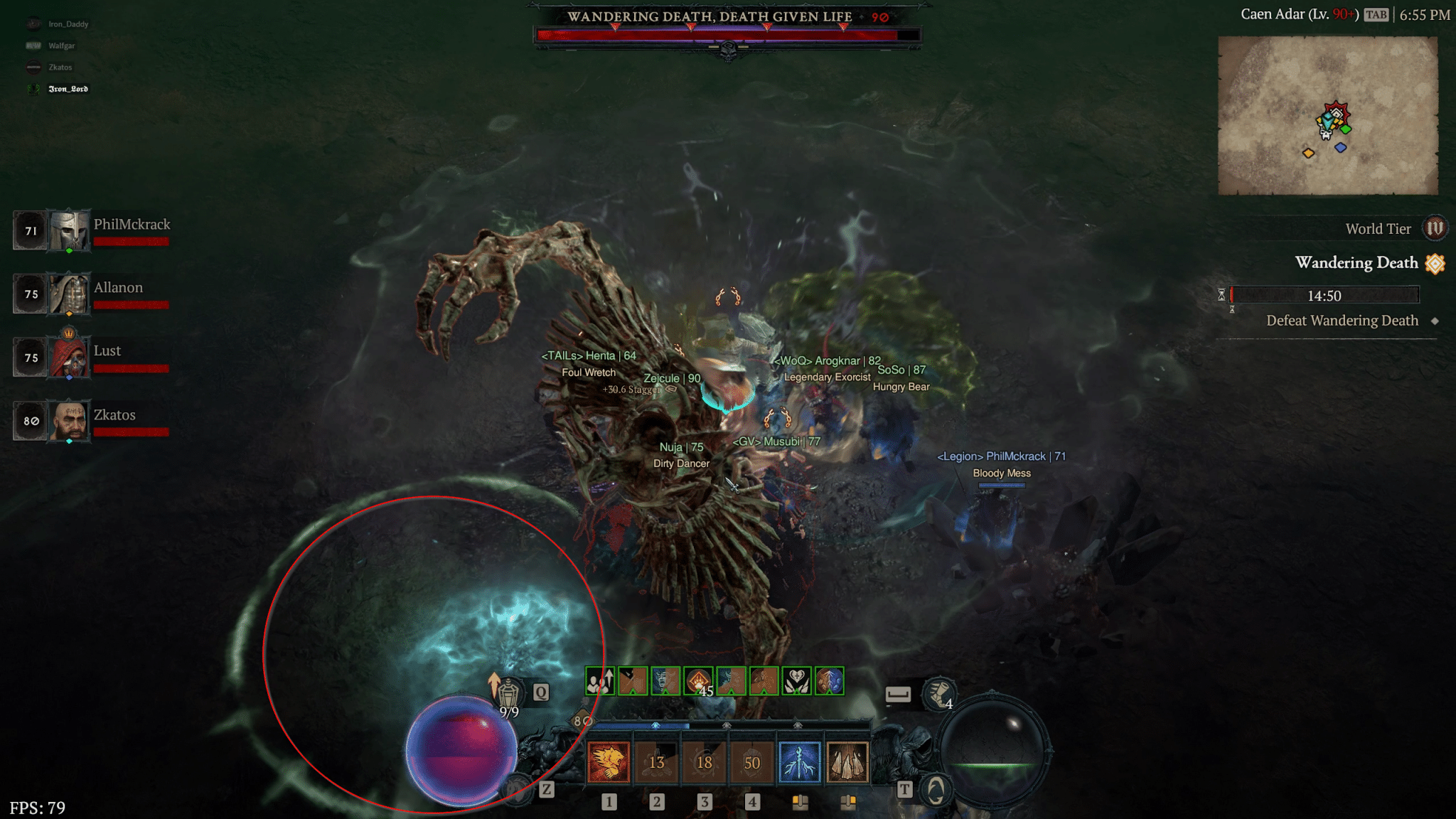Select PhilMckrack's name in the party list
Image resolution: width=1456 pixels, height=819 pixels.
point(132,224)
